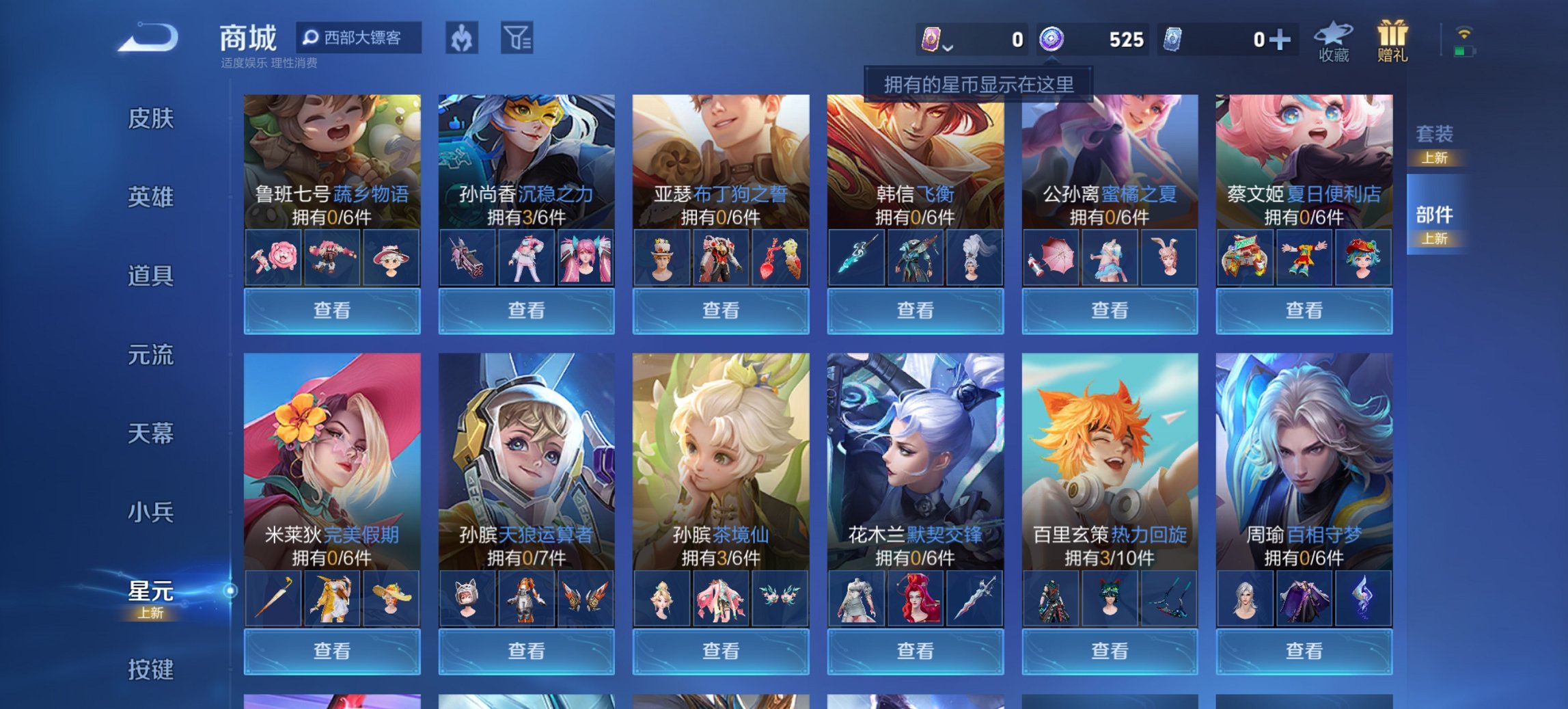Select 英雄 in the left sidebar
This screenshot has height=709, width=1568.
pyautogui.click(x=152, y=198)
